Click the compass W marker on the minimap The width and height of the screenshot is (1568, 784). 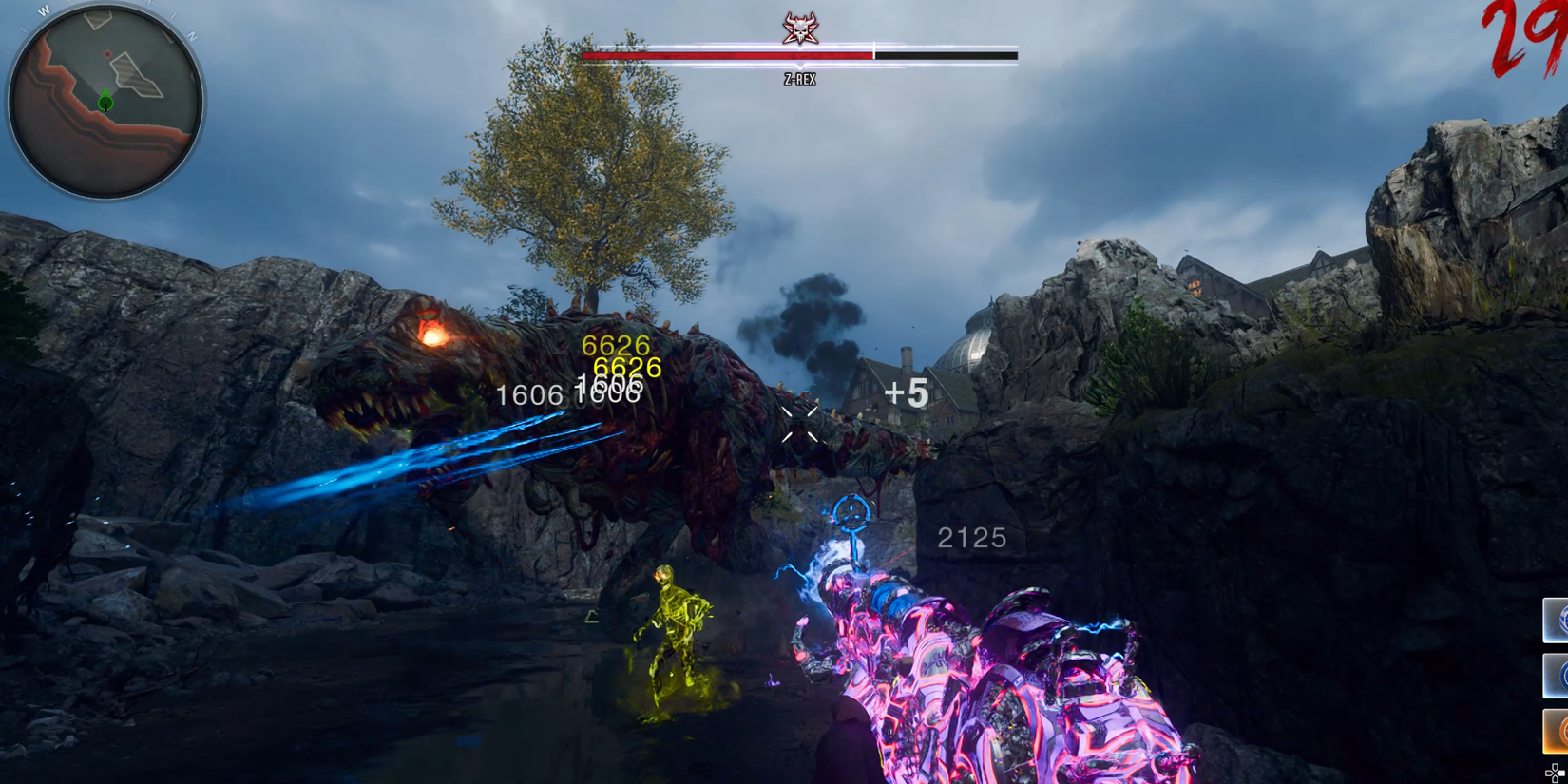pos(44,9)
